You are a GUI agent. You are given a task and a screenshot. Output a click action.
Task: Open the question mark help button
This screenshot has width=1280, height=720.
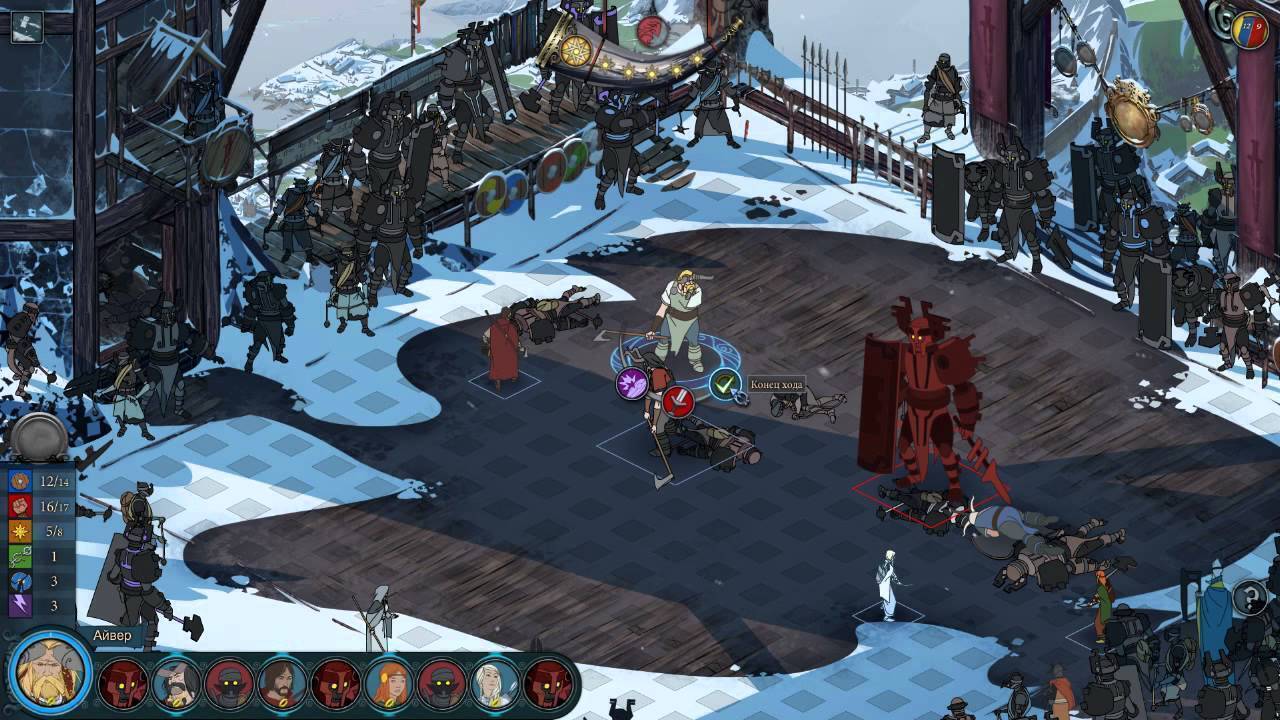(x=1249, y=598)
